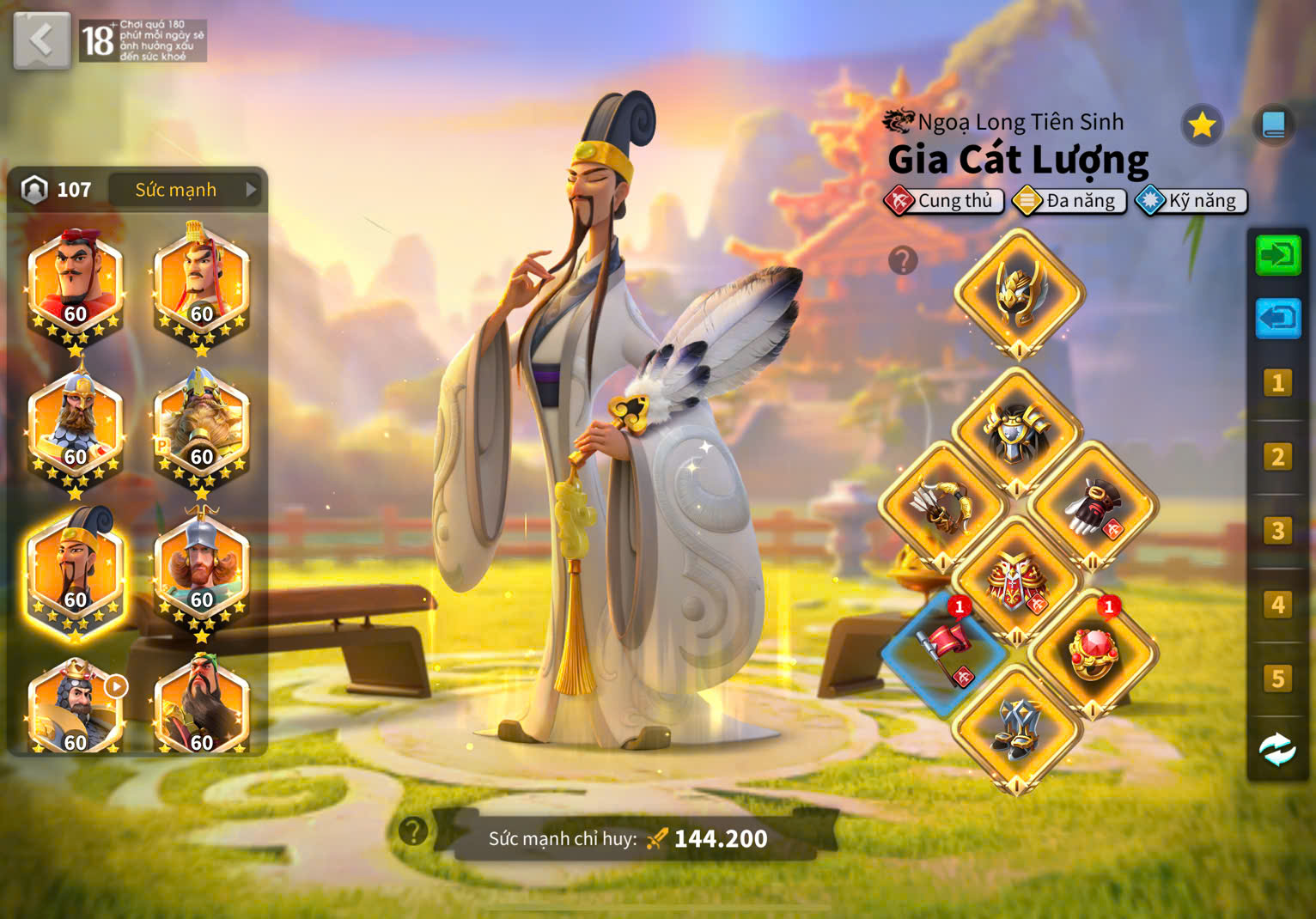Toggle the yellow star favorite button
Viewport: 1316px width, 919px height.
point(1201,125)
